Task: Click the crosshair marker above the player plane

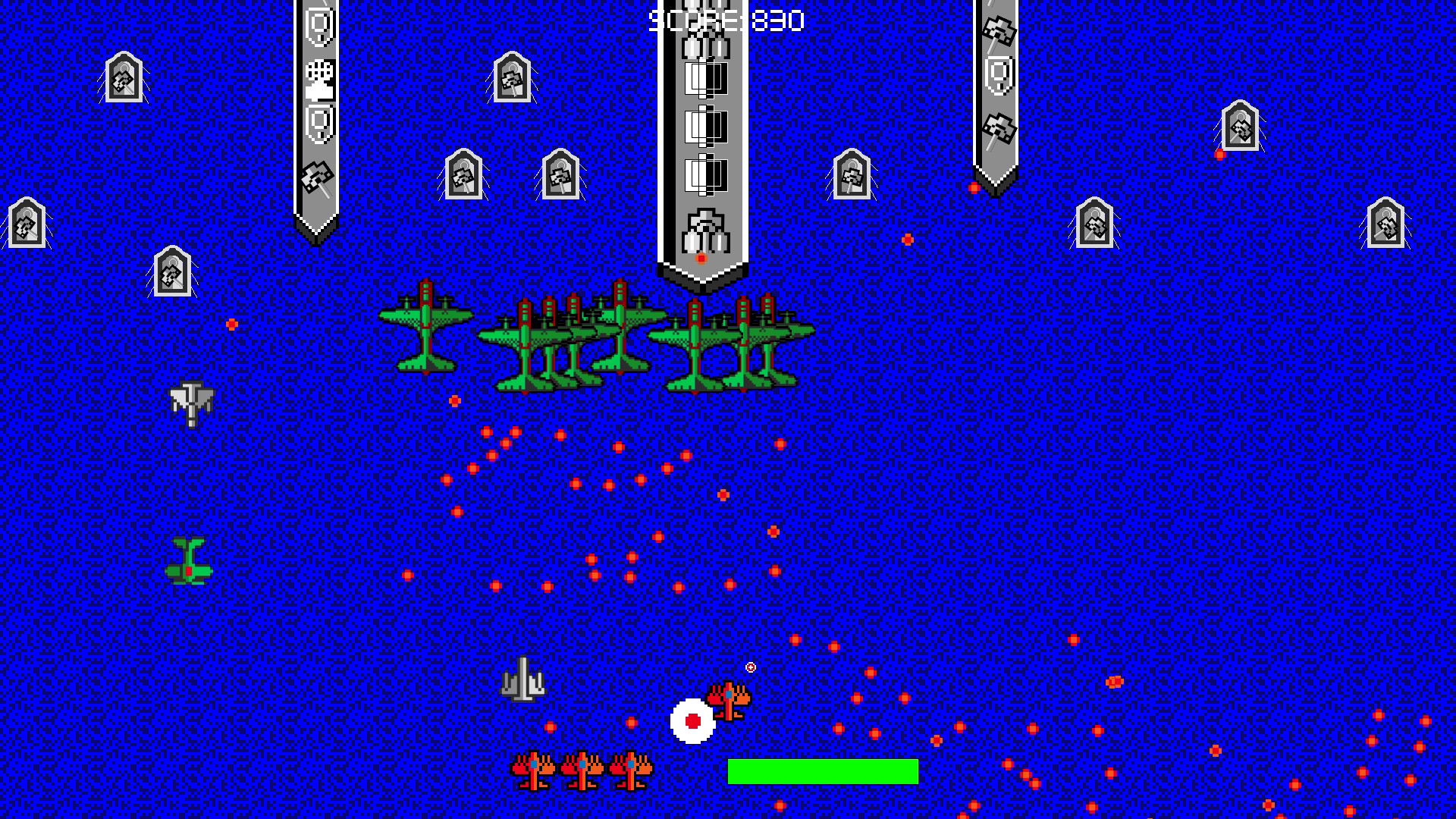Action: [749, 667]
